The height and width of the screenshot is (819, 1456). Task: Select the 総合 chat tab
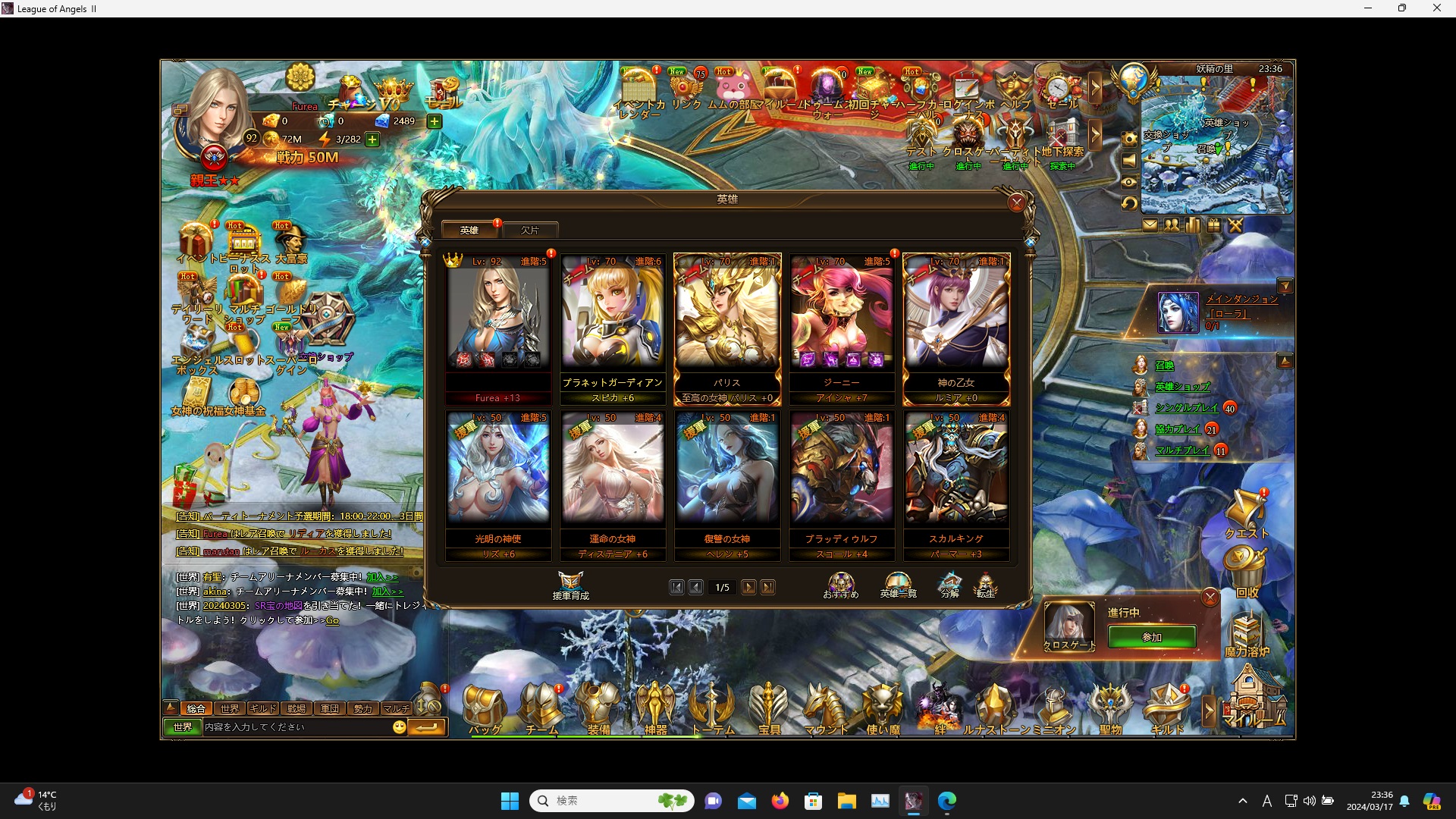(196, 708)
